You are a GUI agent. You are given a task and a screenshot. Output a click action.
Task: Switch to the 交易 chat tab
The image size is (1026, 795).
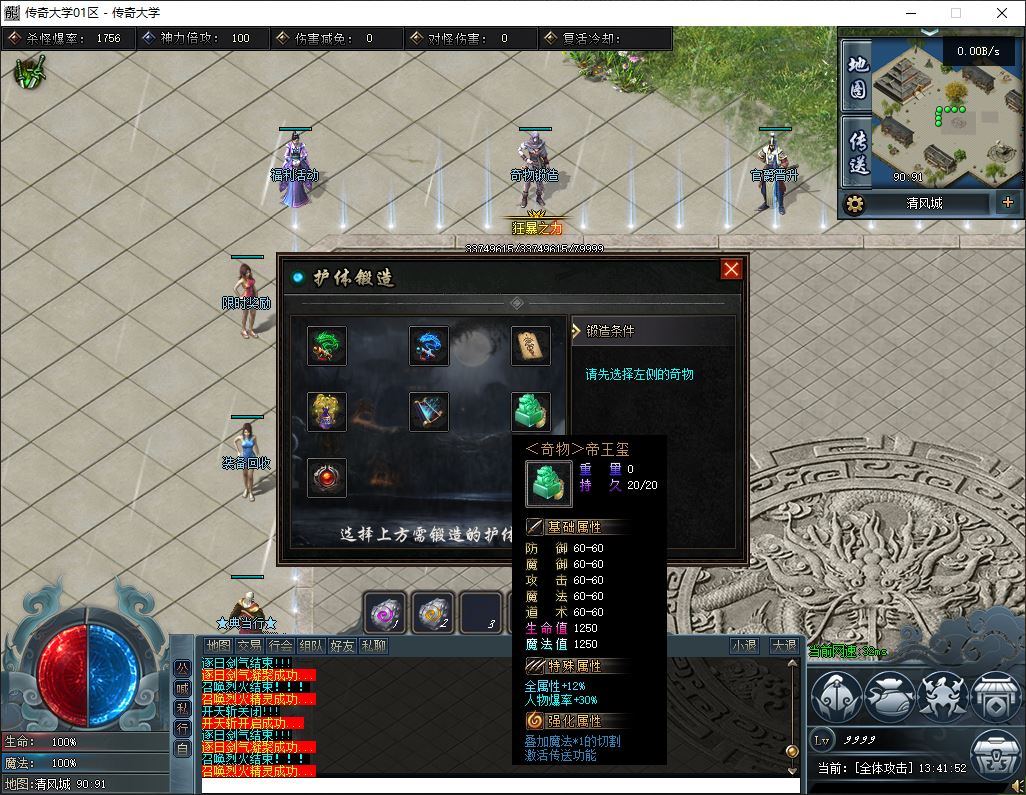tap(249, 646)
